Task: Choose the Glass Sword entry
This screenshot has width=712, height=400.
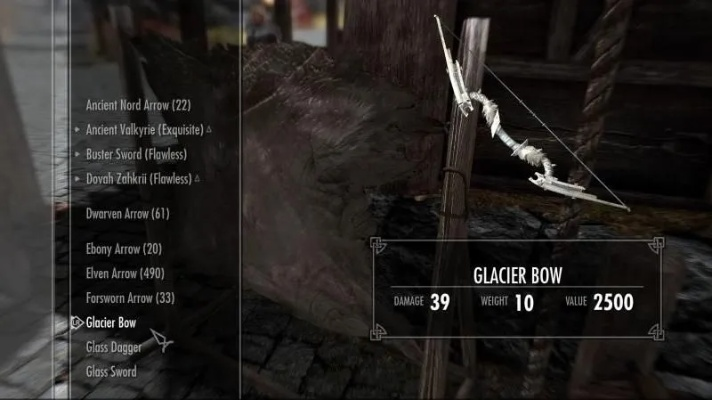Action: 111,371
